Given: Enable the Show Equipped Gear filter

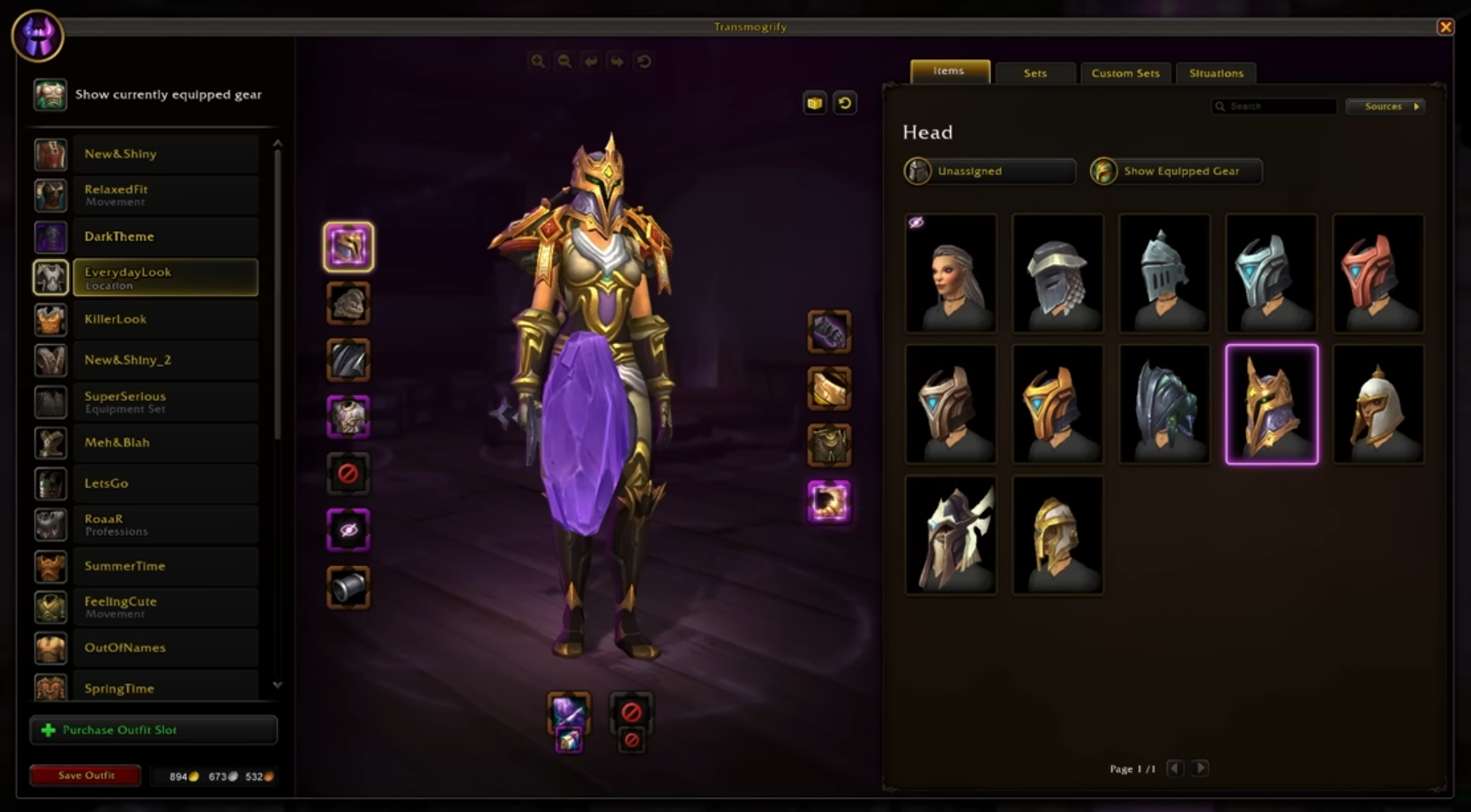Looking at the screenshot, I should (x=1175, y=171).
